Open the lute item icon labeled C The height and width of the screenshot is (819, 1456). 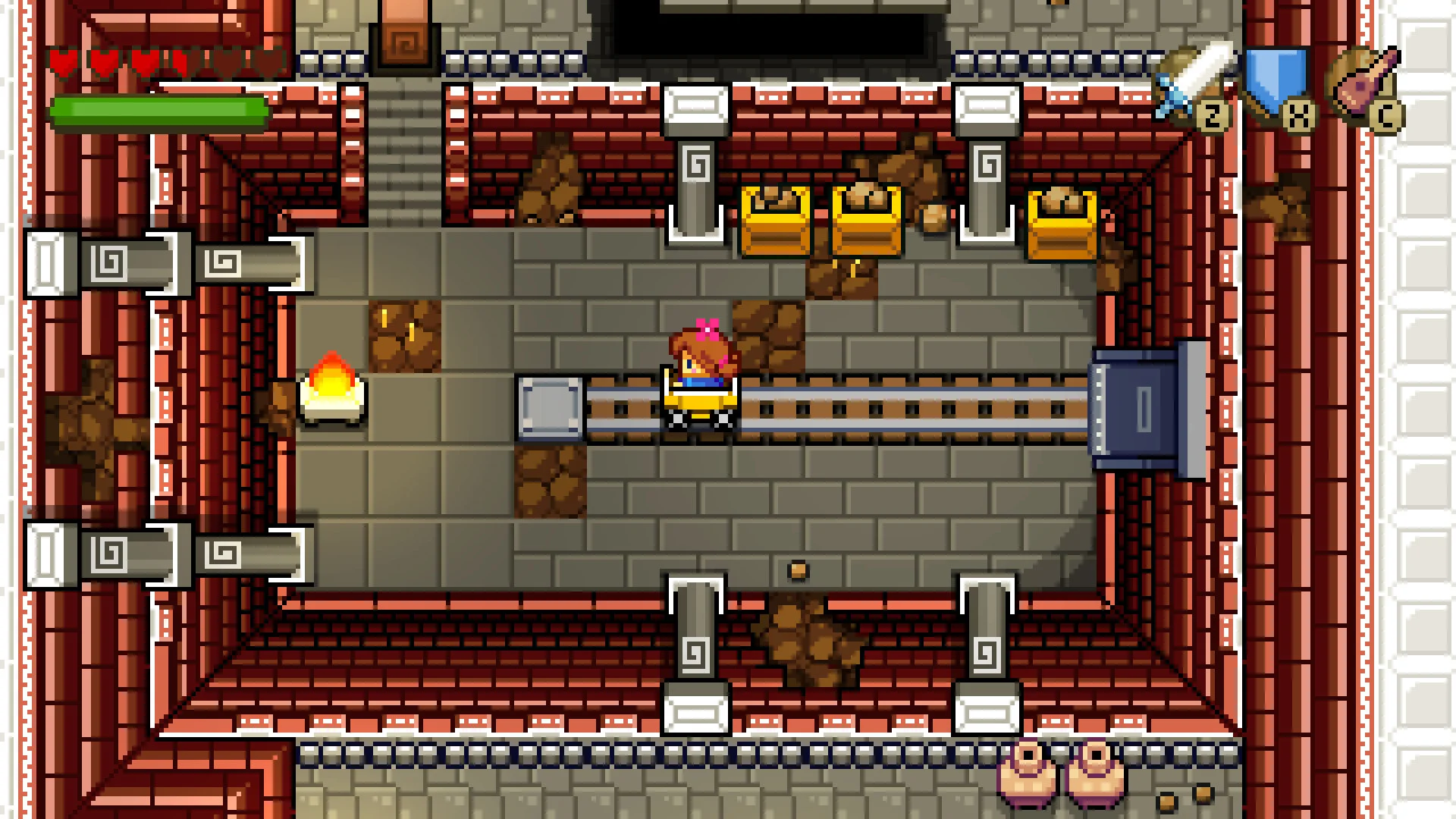[x=1365, y=83]
